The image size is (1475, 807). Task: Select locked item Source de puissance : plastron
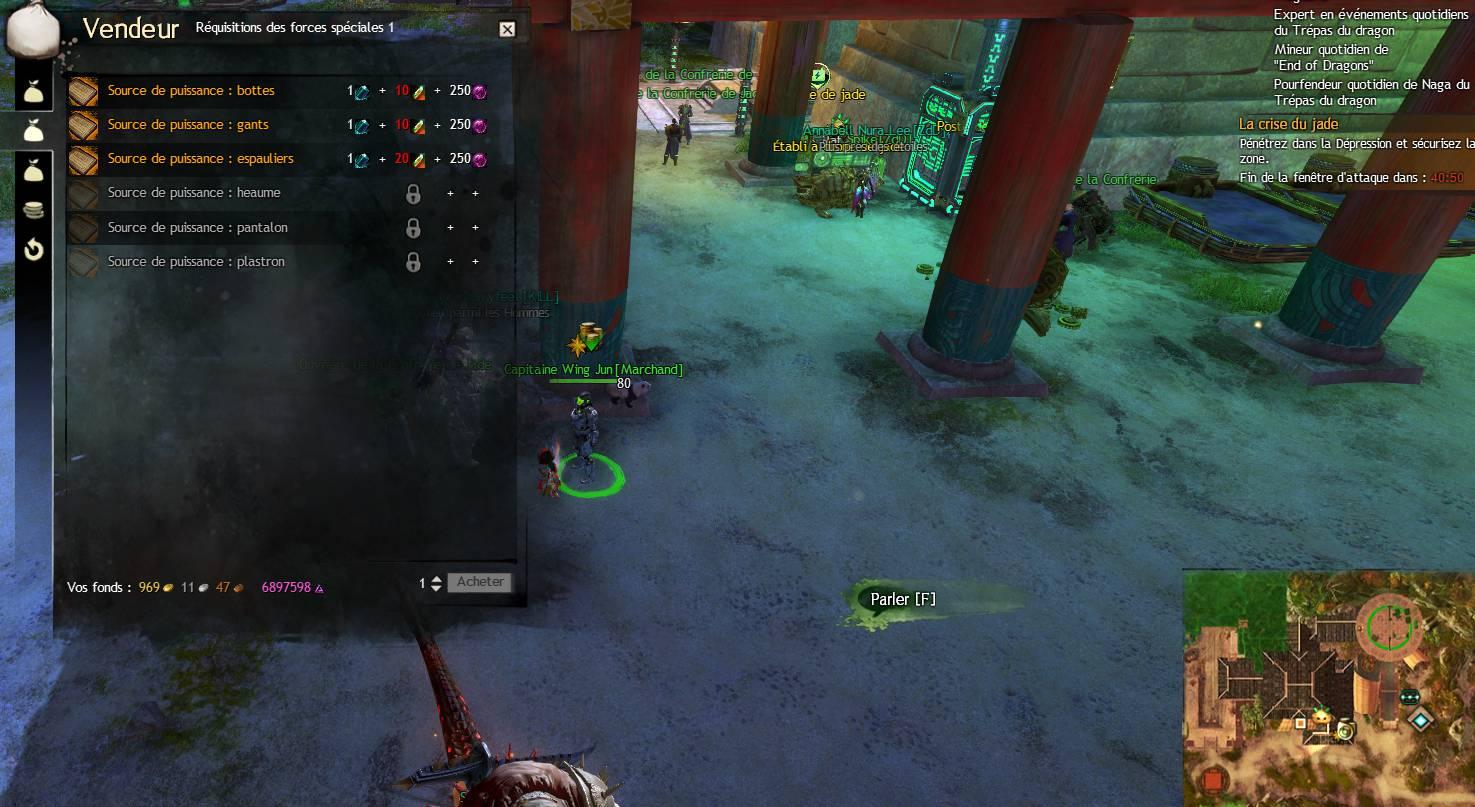[196, 262]
